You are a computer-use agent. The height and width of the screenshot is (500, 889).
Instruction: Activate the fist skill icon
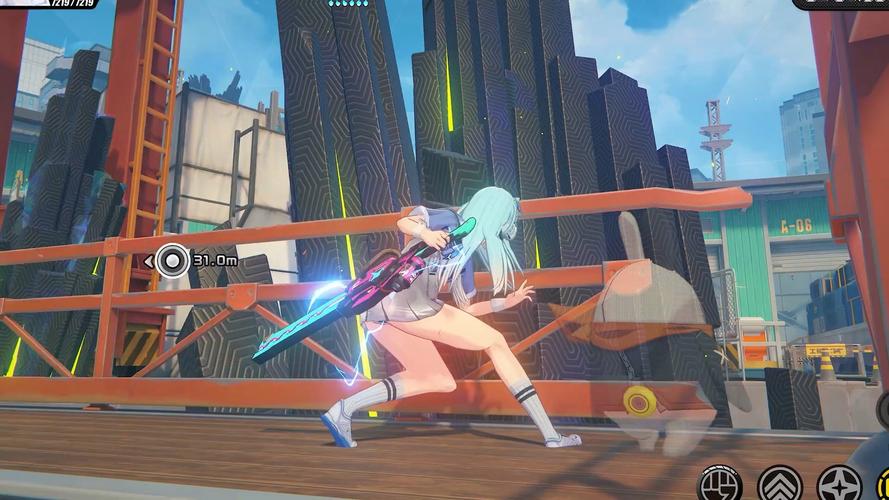tap(719, 486)
